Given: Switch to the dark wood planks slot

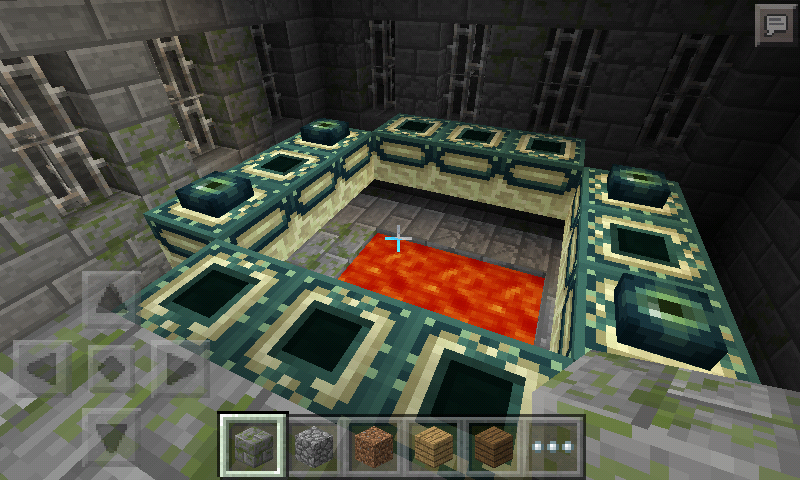Looking at the screenshot, I should point(493,445).
